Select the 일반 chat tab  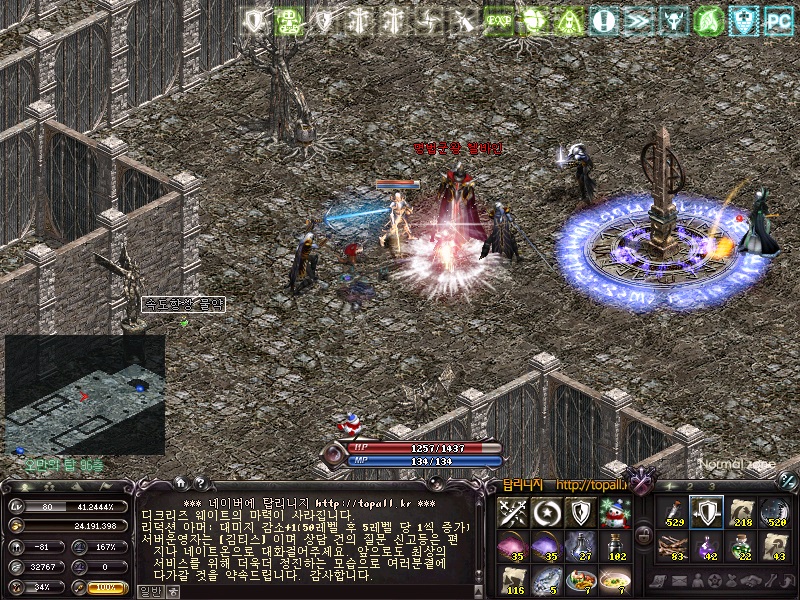pos(150,591)
